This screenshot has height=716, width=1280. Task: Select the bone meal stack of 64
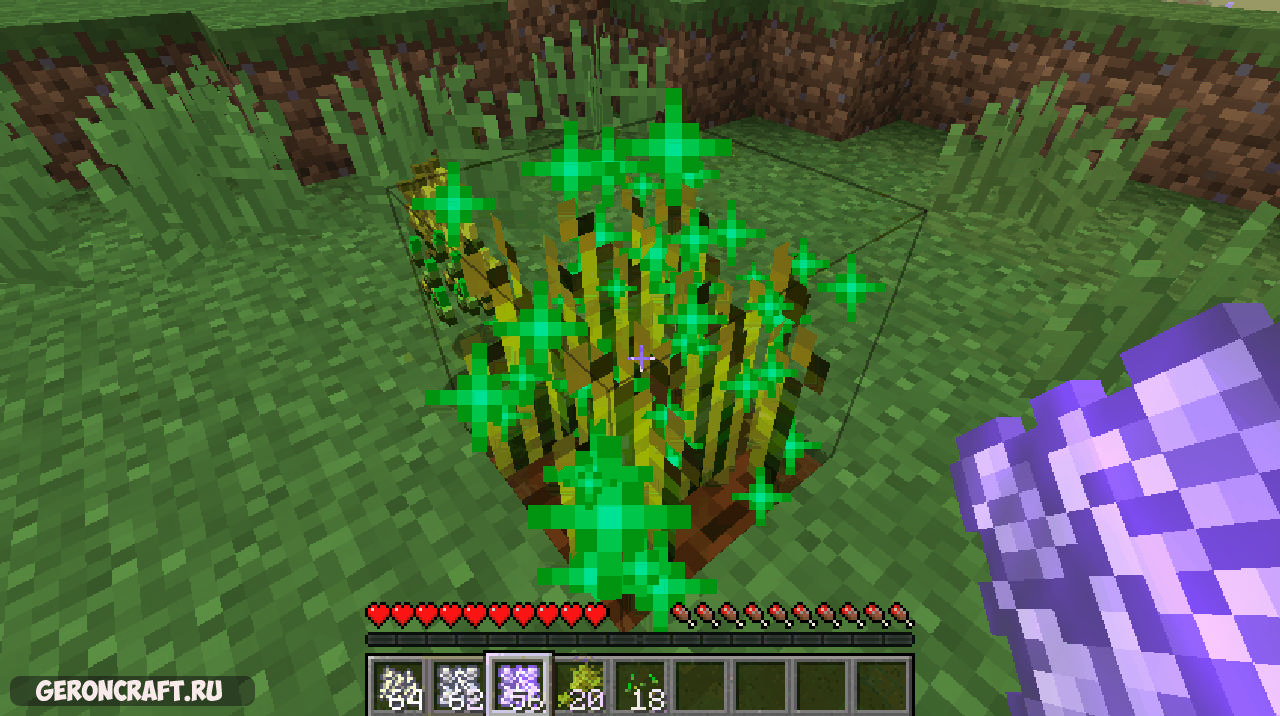click(400, 685)
